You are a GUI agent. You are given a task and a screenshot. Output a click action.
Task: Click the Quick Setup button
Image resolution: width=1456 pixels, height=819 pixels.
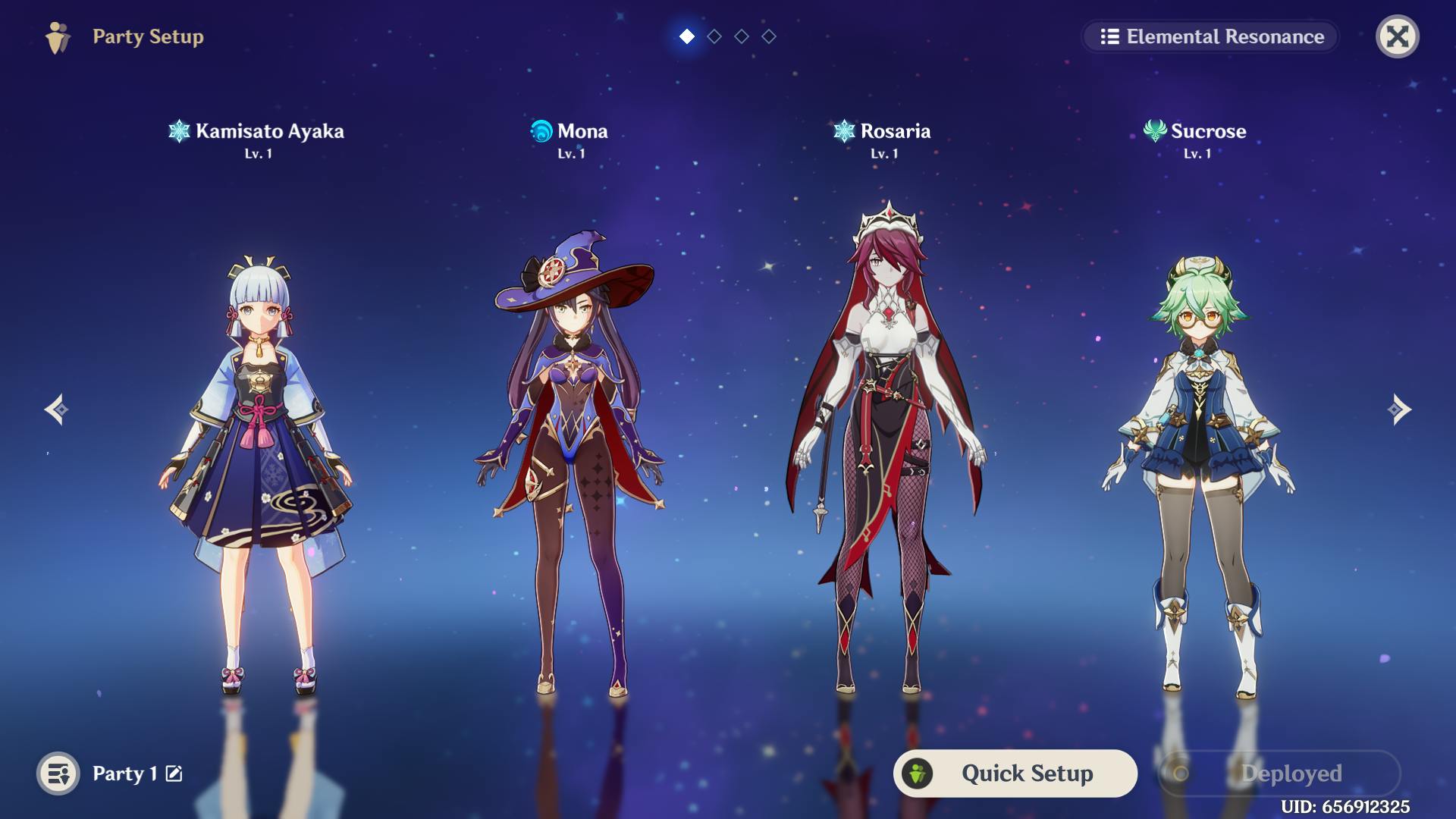pos(1015,773)
